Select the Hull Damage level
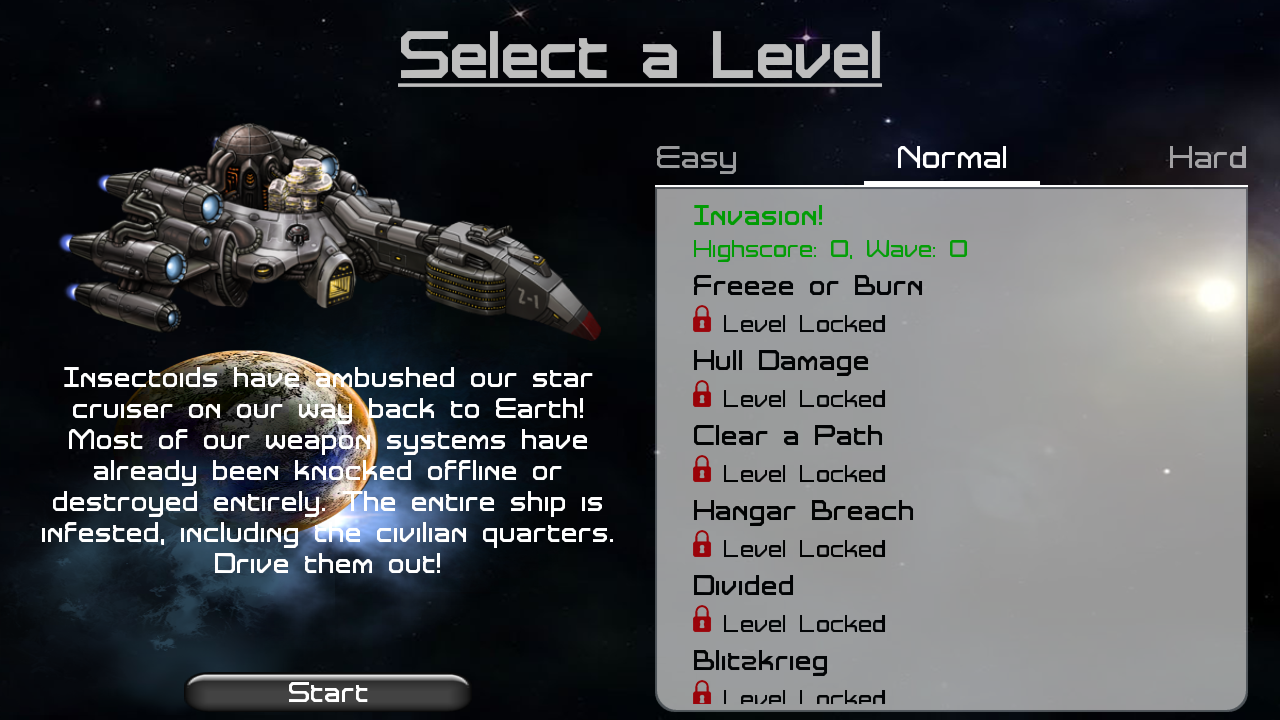1280x720 pixels. (x=781, y=361)
